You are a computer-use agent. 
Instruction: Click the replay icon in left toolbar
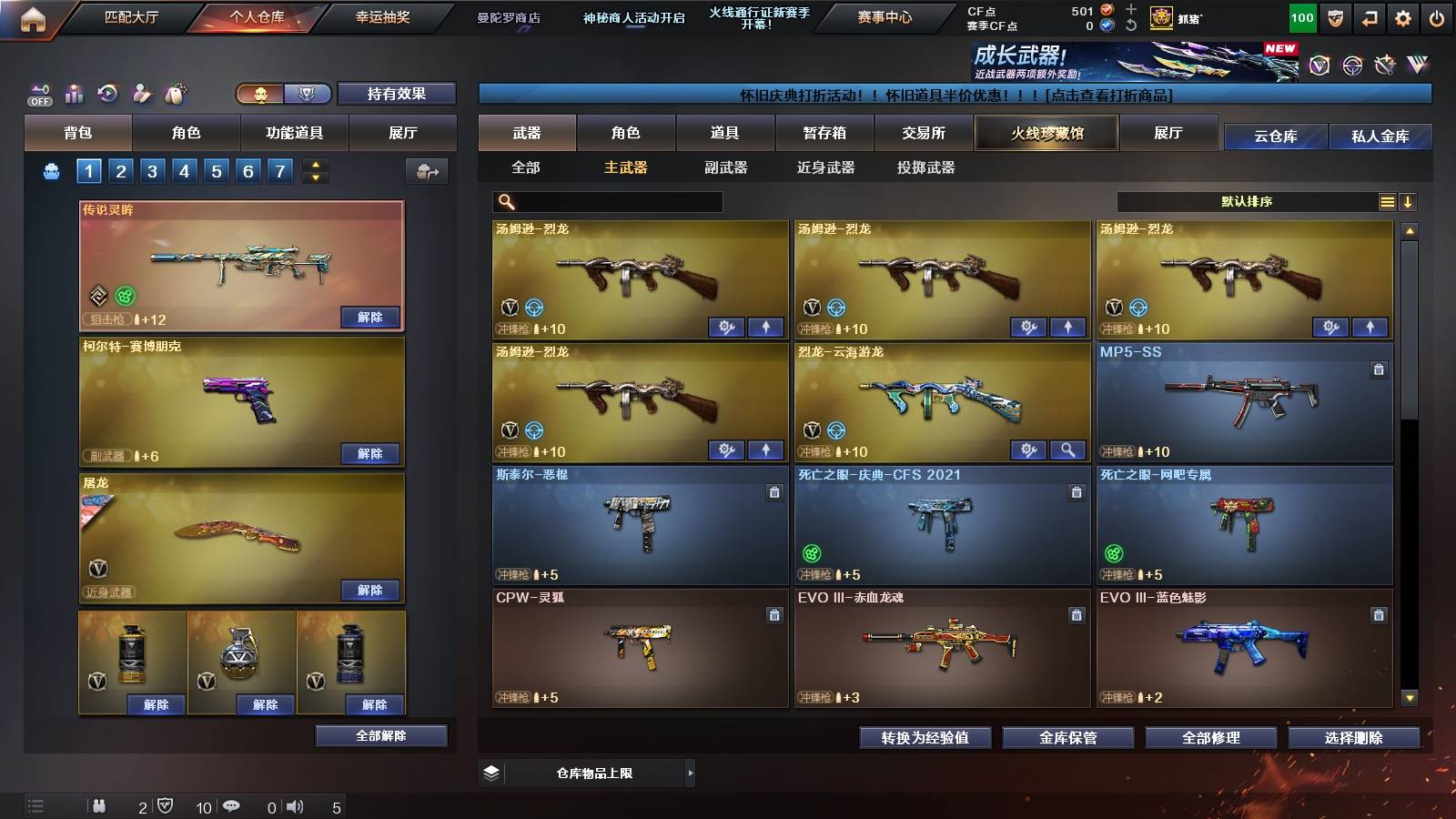point(108,92)
